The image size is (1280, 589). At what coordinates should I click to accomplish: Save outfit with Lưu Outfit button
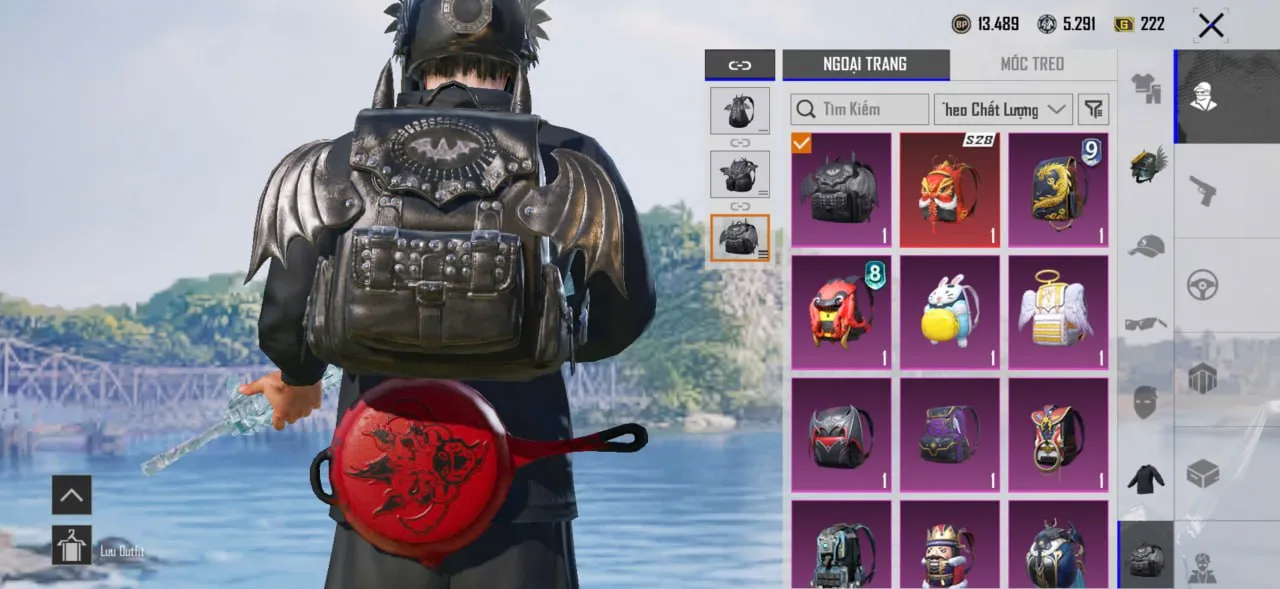72,545
